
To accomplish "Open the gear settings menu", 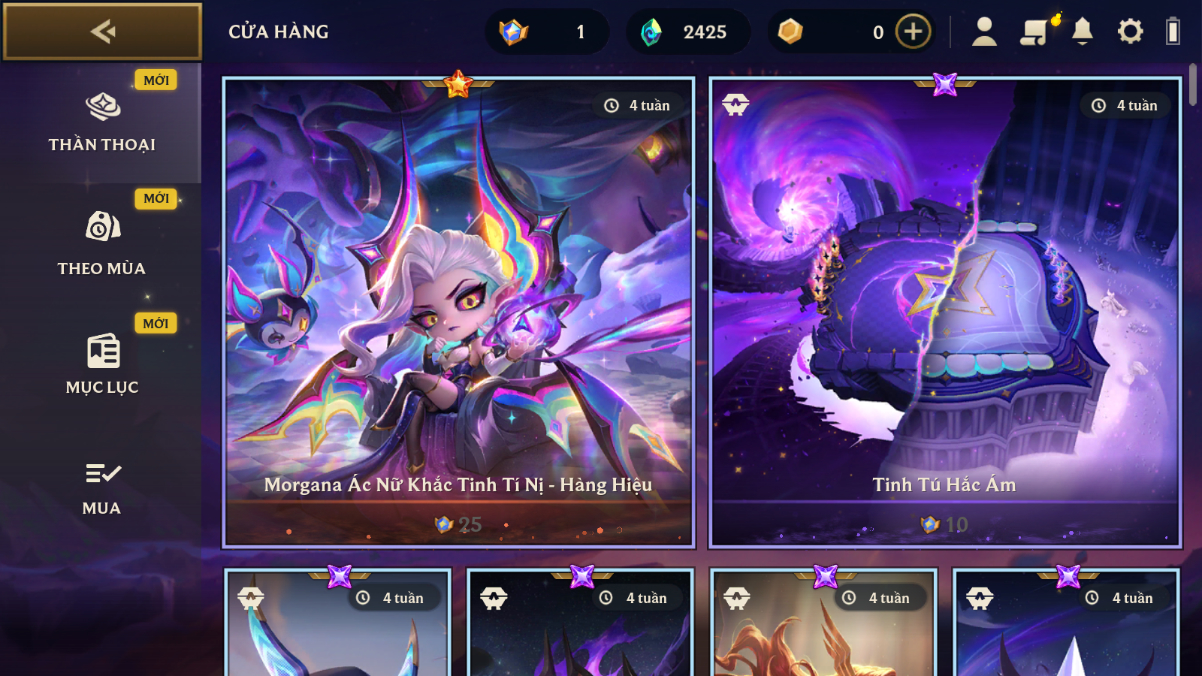I will 1130,32.
